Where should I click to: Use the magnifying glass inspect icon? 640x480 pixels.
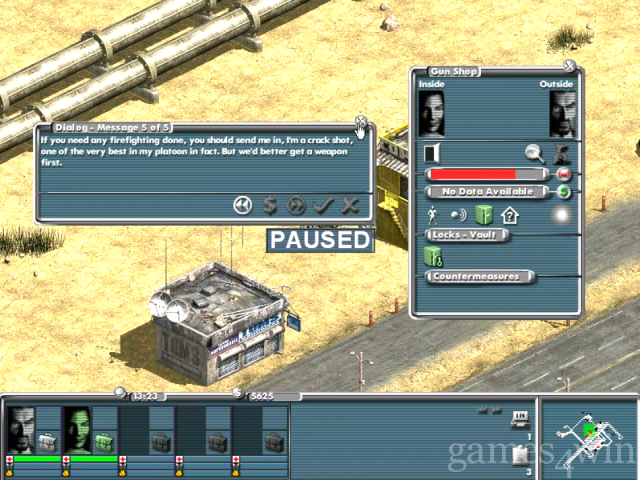536,154
